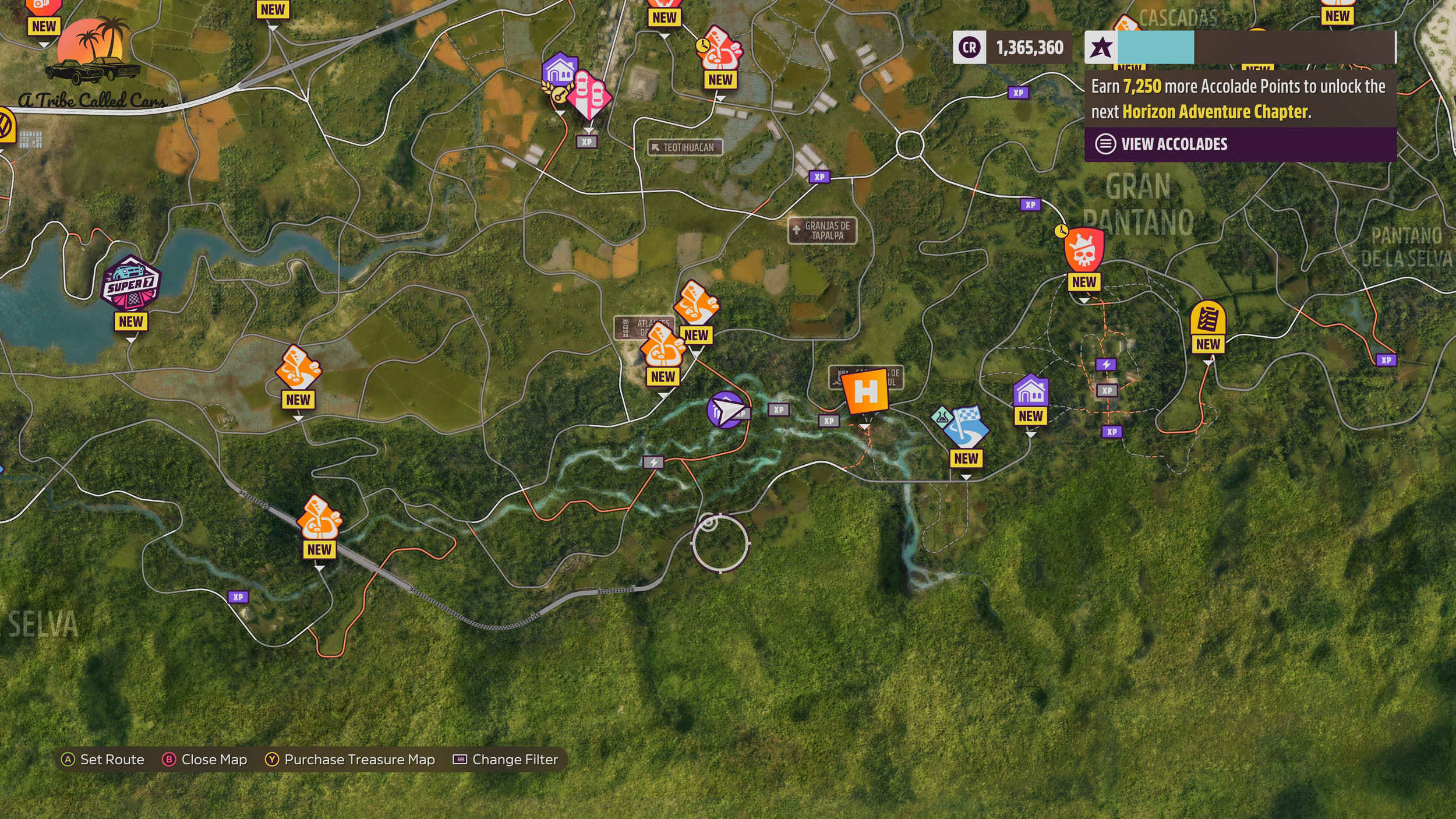This screenshot has height=819, width=1456.
Task: Select the crowned skull event marker
Action: [x=1083, y=250]
